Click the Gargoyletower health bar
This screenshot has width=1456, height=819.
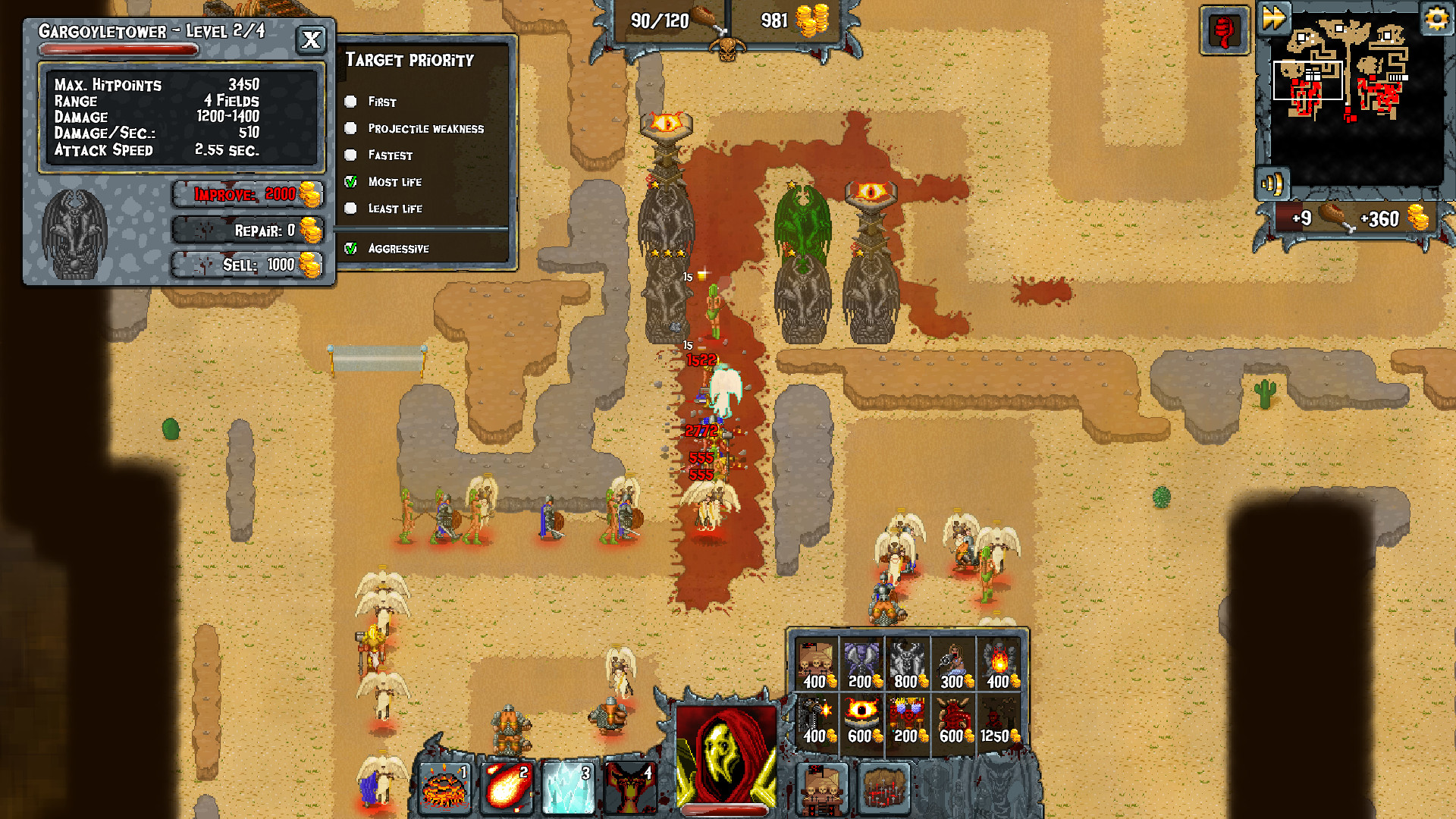pyautogui.click(x=119, y=49)
